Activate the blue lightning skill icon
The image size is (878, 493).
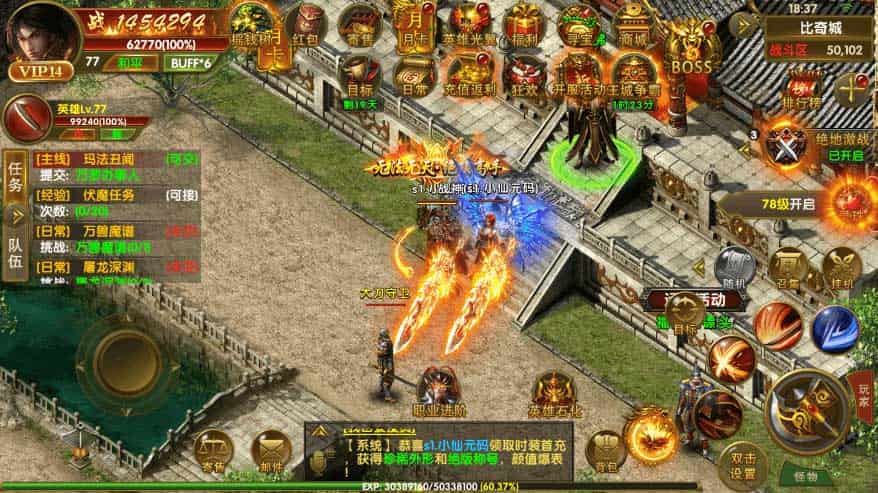coord(834,328)
